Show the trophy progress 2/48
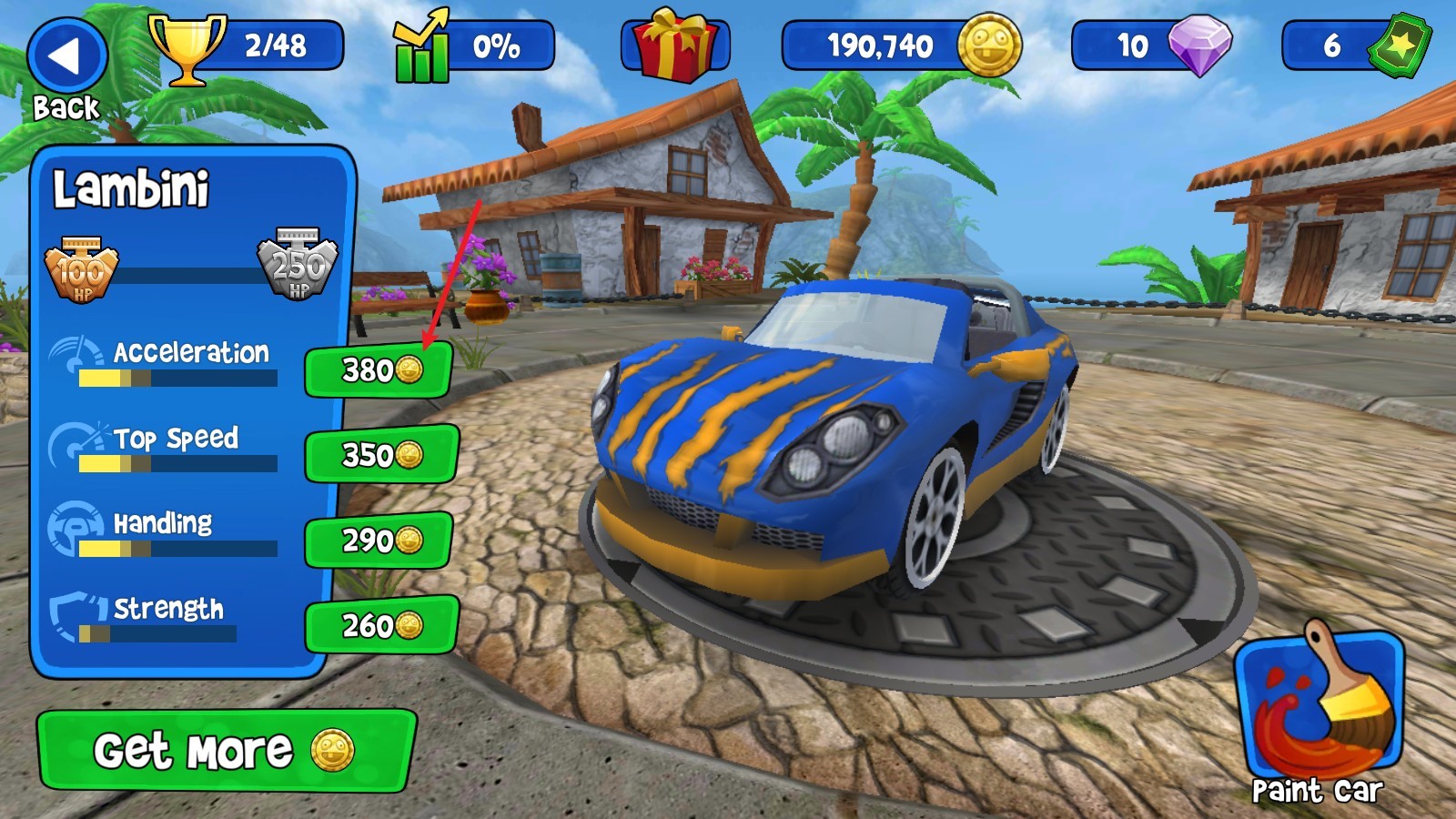Image resolution: width=1456 pixels, height=819 pixels. pyautogui.click(x=248, y=45)
